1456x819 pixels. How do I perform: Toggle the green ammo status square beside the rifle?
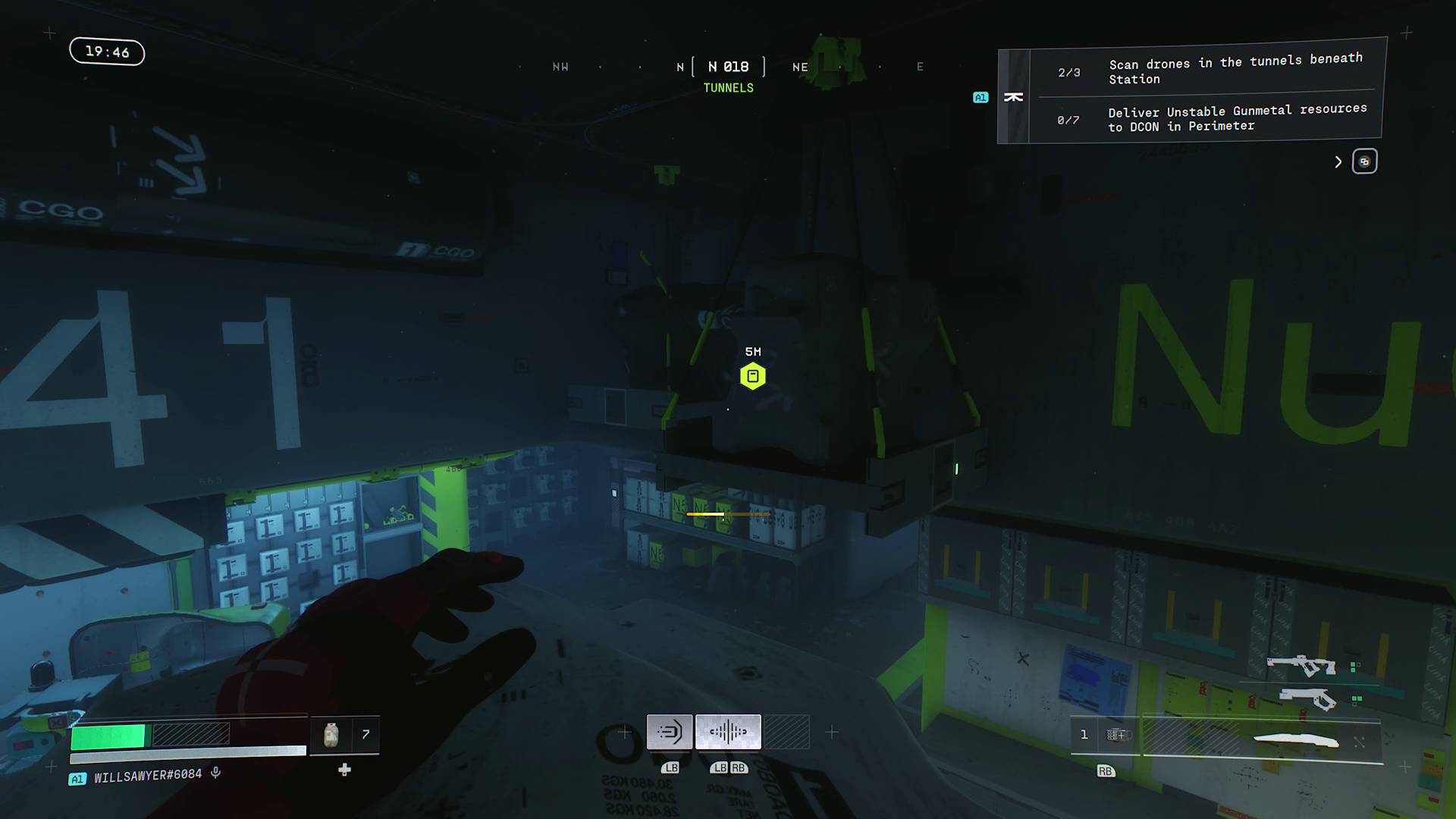1354,667
